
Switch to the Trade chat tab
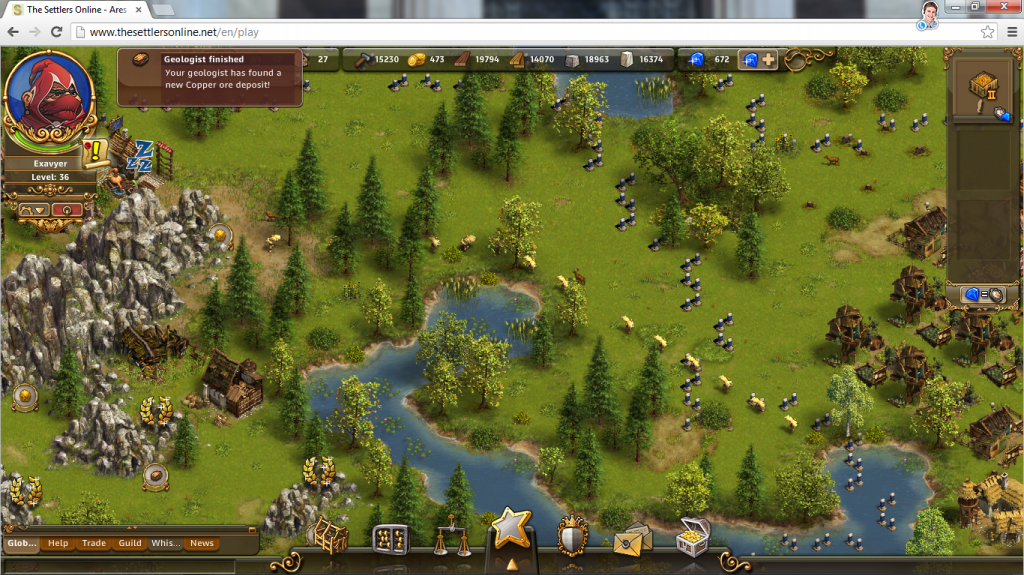(94, 543)
